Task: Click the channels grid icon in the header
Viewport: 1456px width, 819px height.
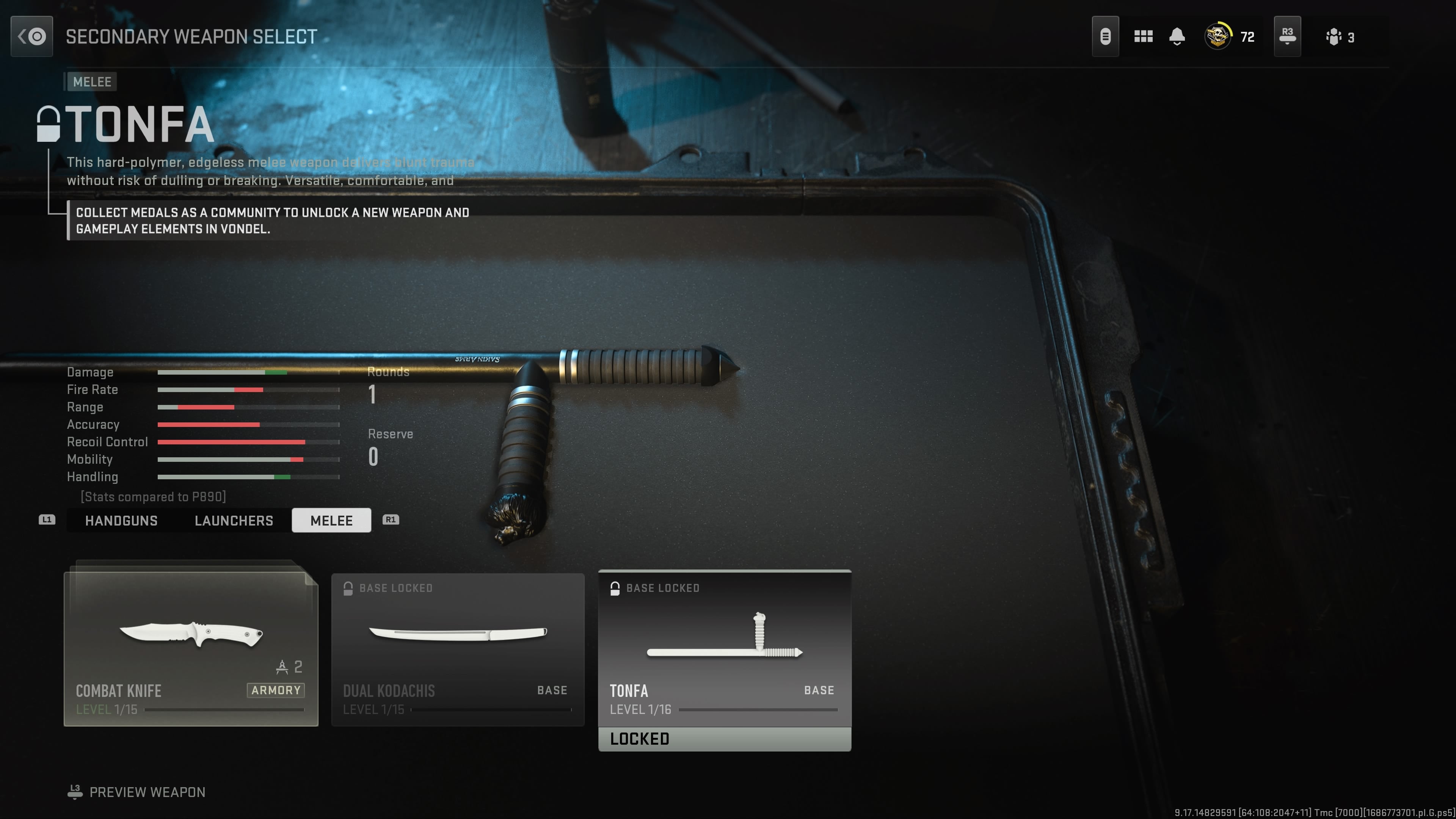Action: click(1143, 36)
